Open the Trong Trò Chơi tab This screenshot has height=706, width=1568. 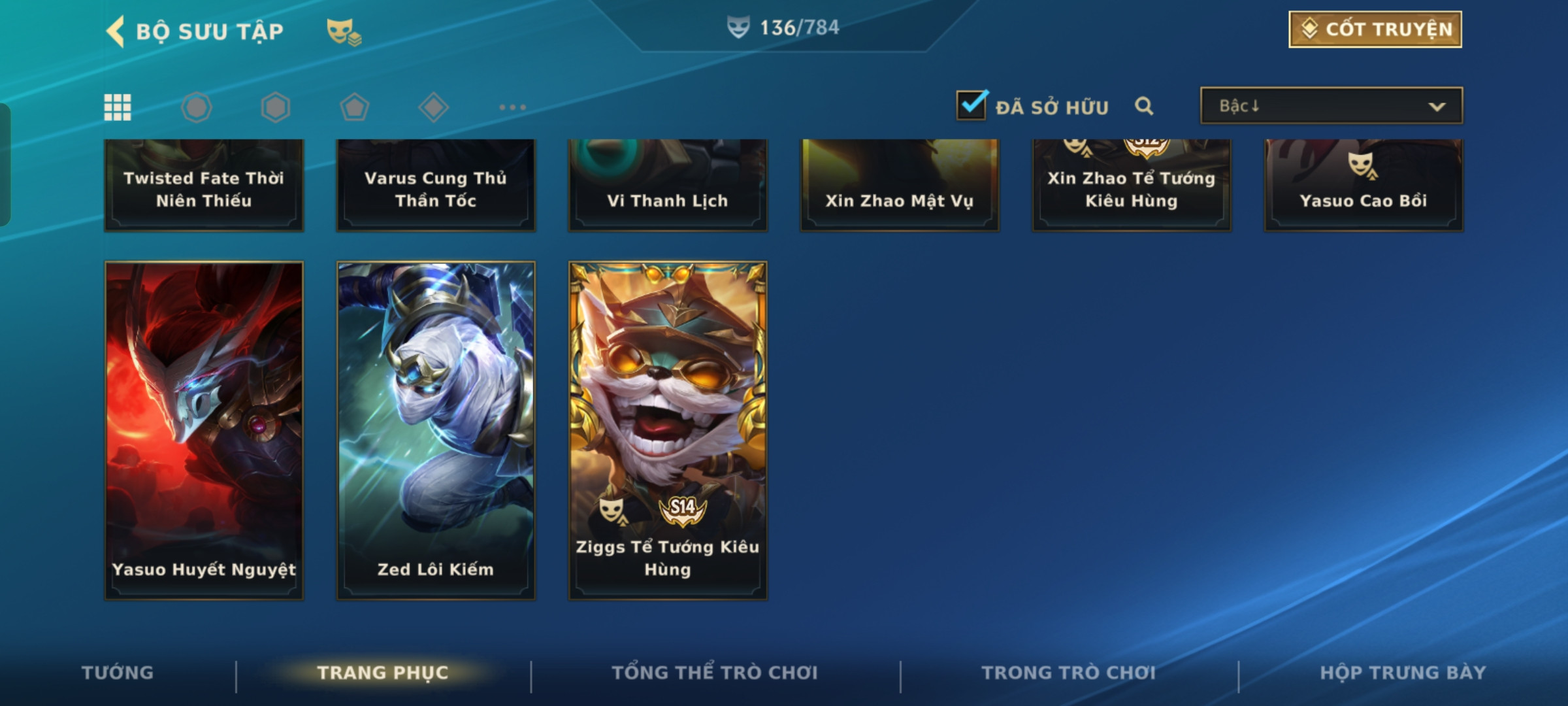(x=1069, y=673)
